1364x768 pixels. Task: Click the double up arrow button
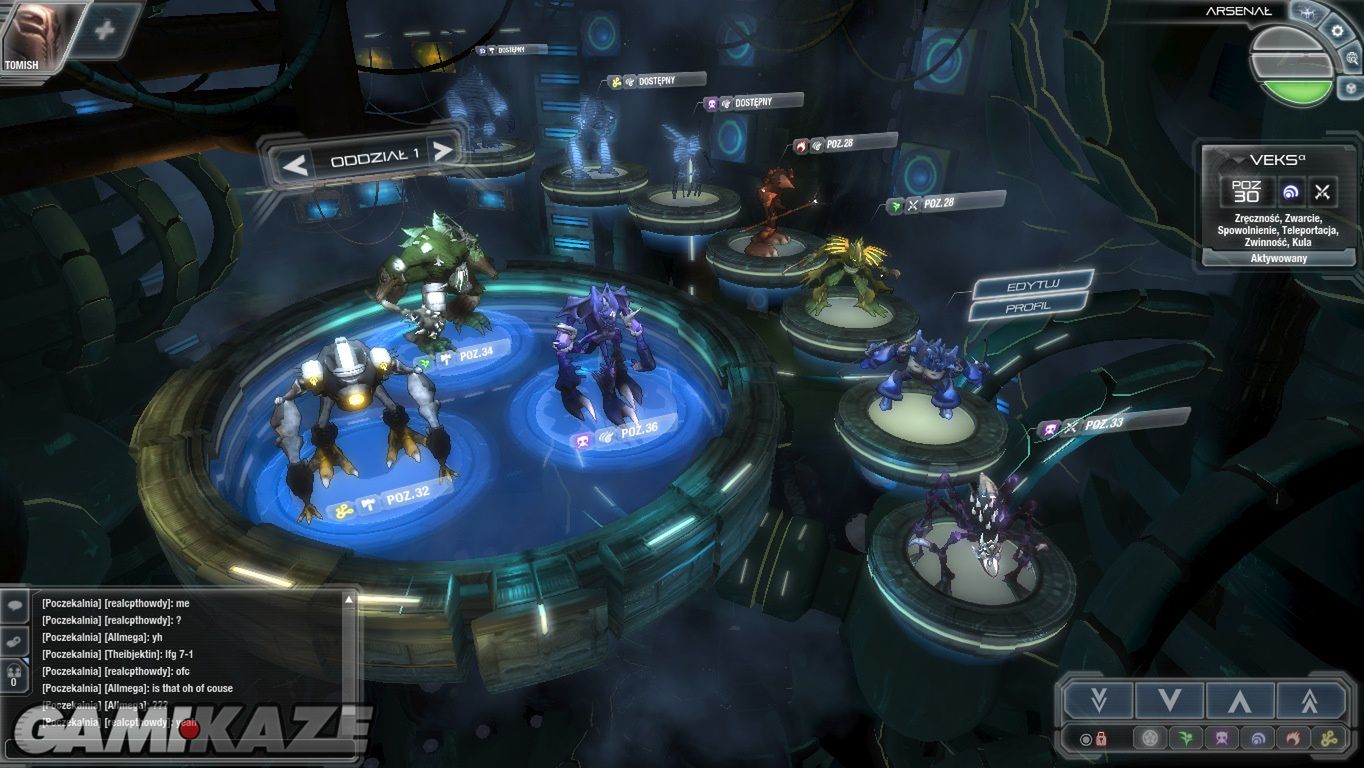point(1309,700)
